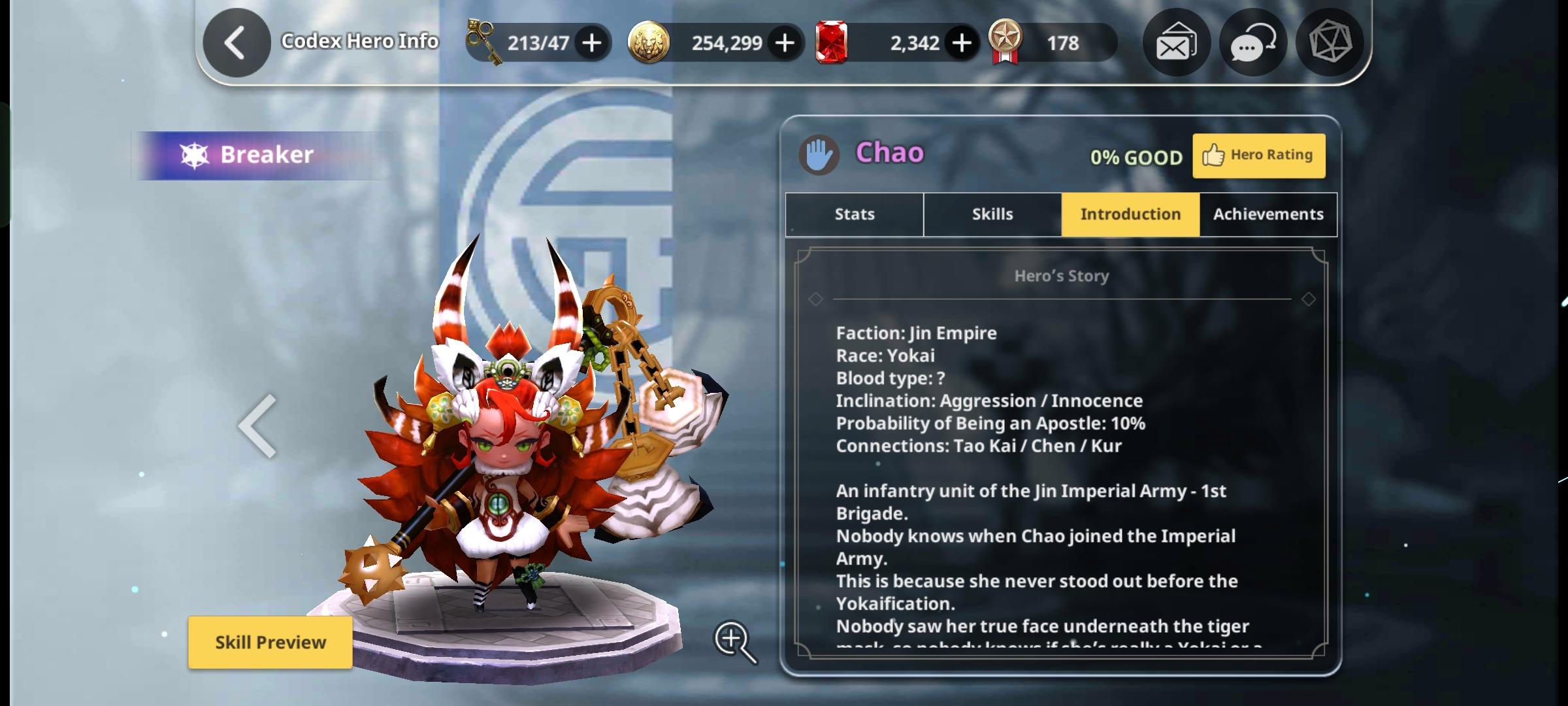Open the Skills tab

coord(992,214)
